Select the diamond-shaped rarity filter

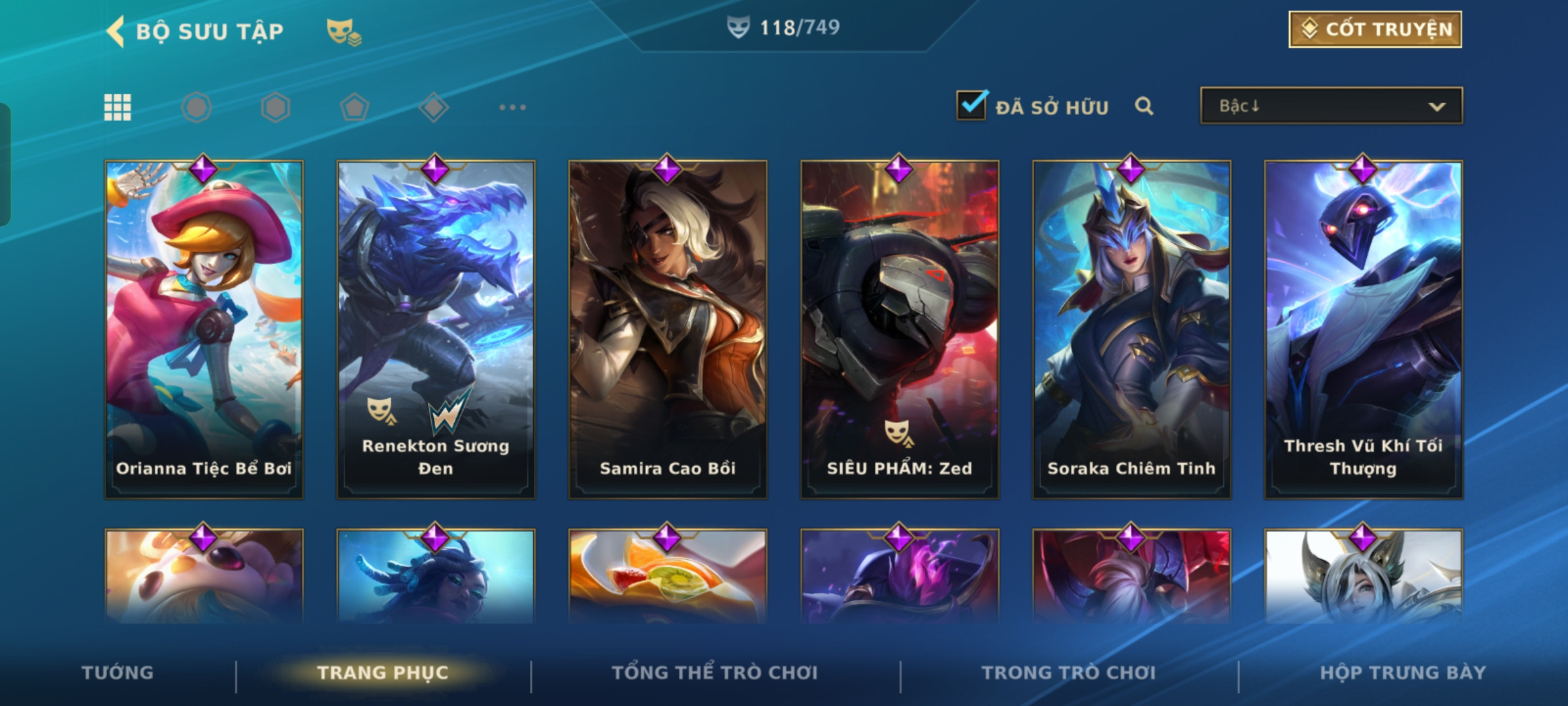[x=434, y=107]
